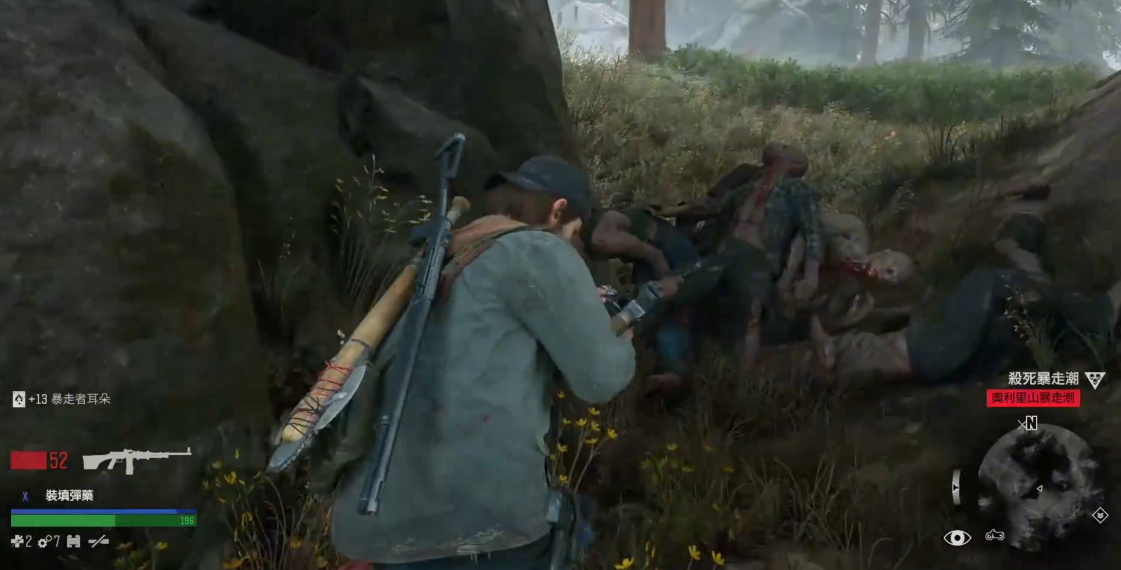
Task: Click the red horde name label
Action: pos(1033,398)
